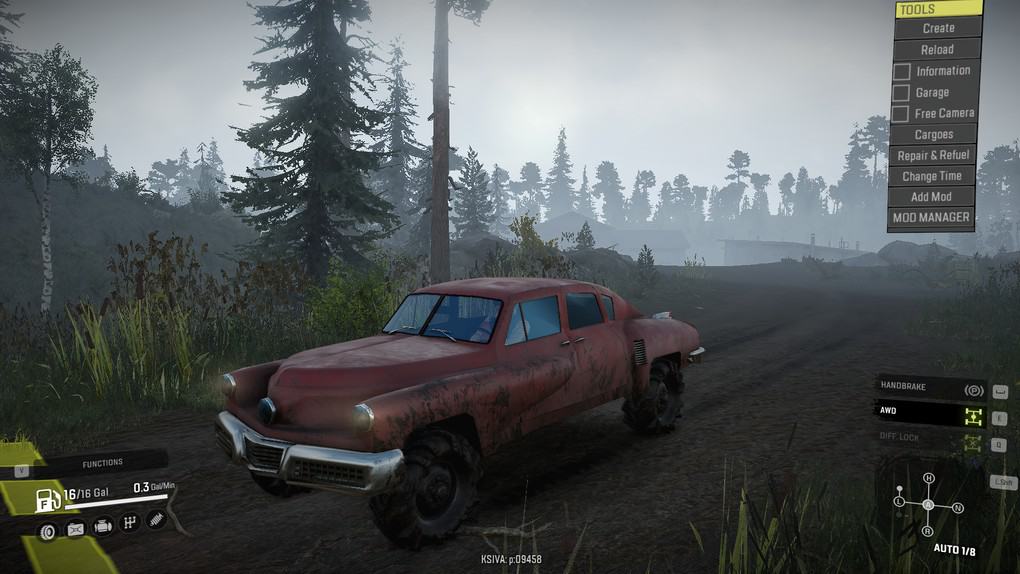Open the MOD MANAGER
The width and height of the screenshot is (1020, 574).
930,217
